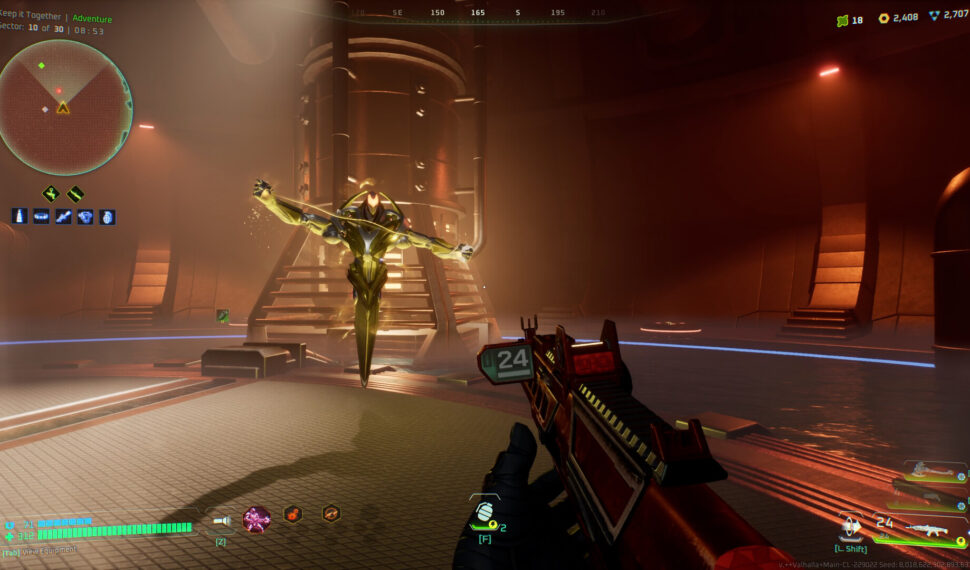This screenshot has height=570, width=970.
Task: Activate the dash ability icon
Action: coord(852,526)
